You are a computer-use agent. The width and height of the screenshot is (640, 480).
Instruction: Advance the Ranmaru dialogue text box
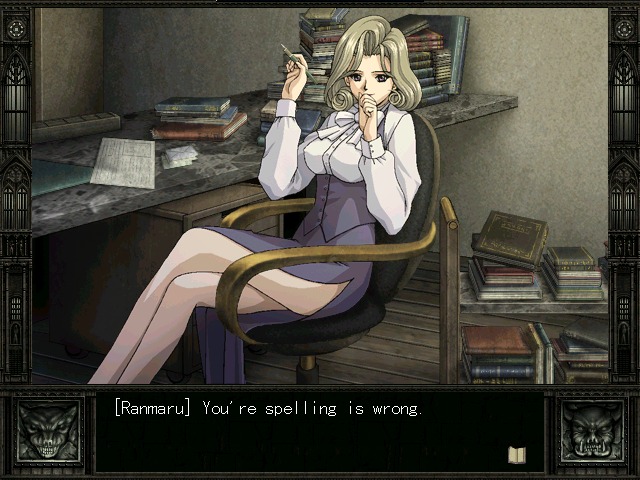pyautogui.click(x=318, y=432)
